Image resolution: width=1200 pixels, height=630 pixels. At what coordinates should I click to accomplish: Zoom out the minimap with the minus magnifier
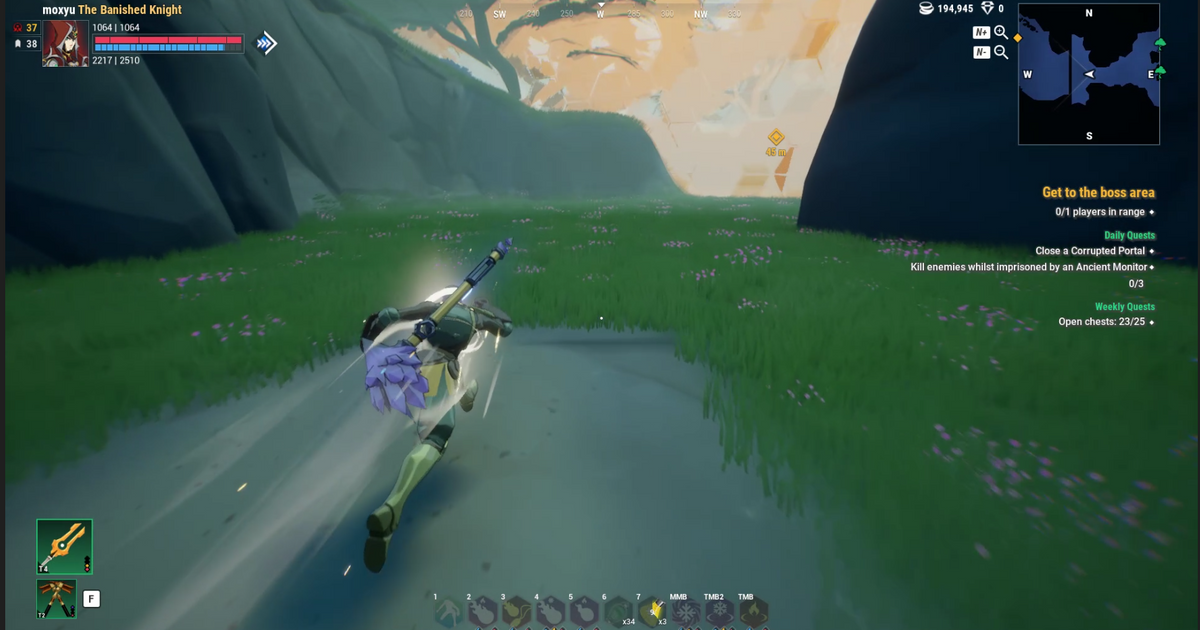[x=1000, y=52]
